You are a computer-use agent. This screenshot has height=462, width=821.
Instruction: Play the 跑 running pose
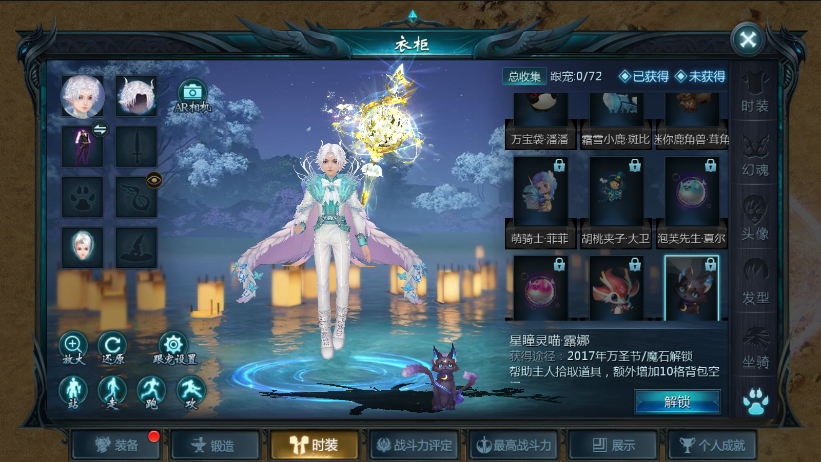151,390
